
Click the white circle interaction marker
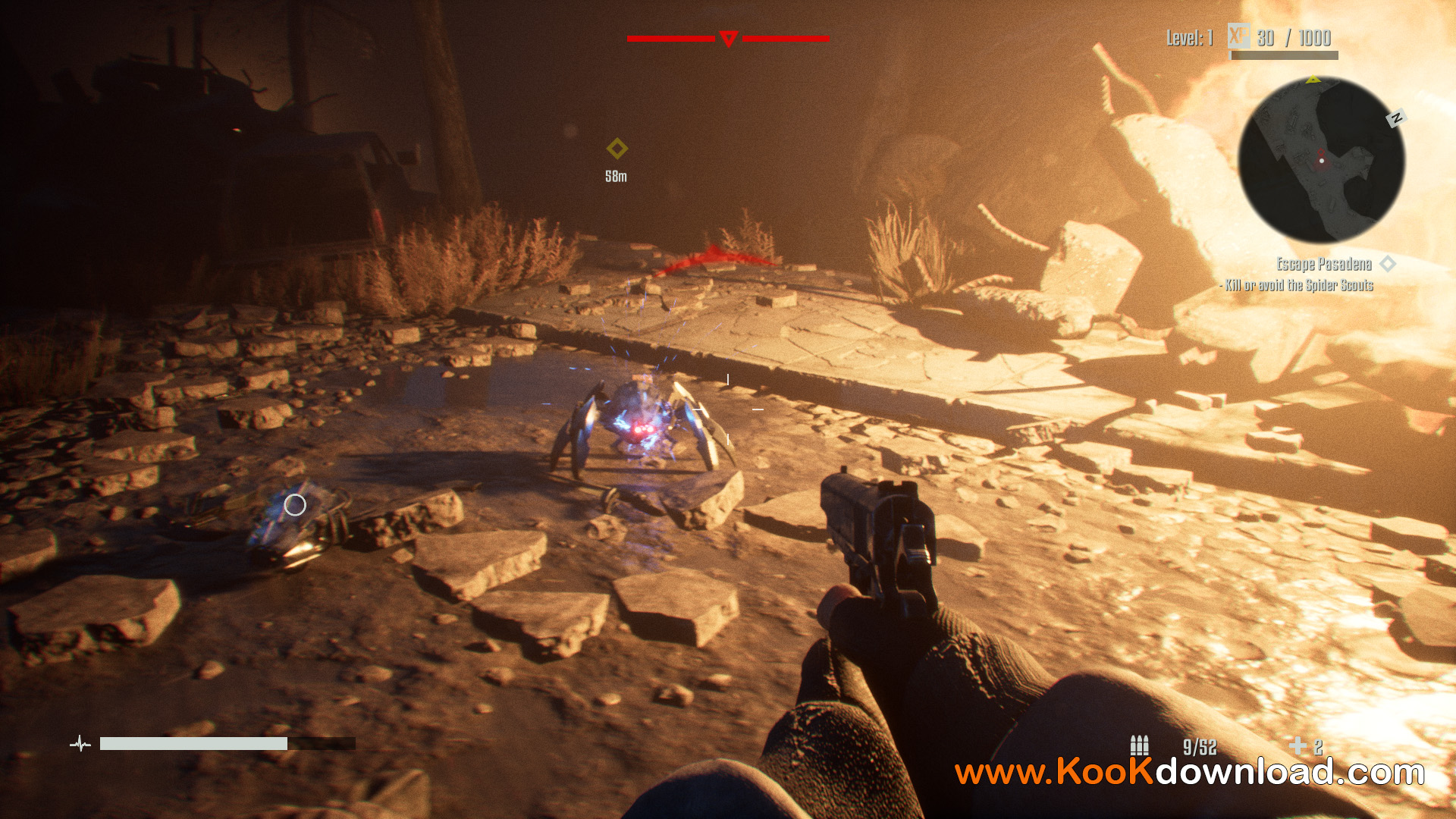click(295, 505)
